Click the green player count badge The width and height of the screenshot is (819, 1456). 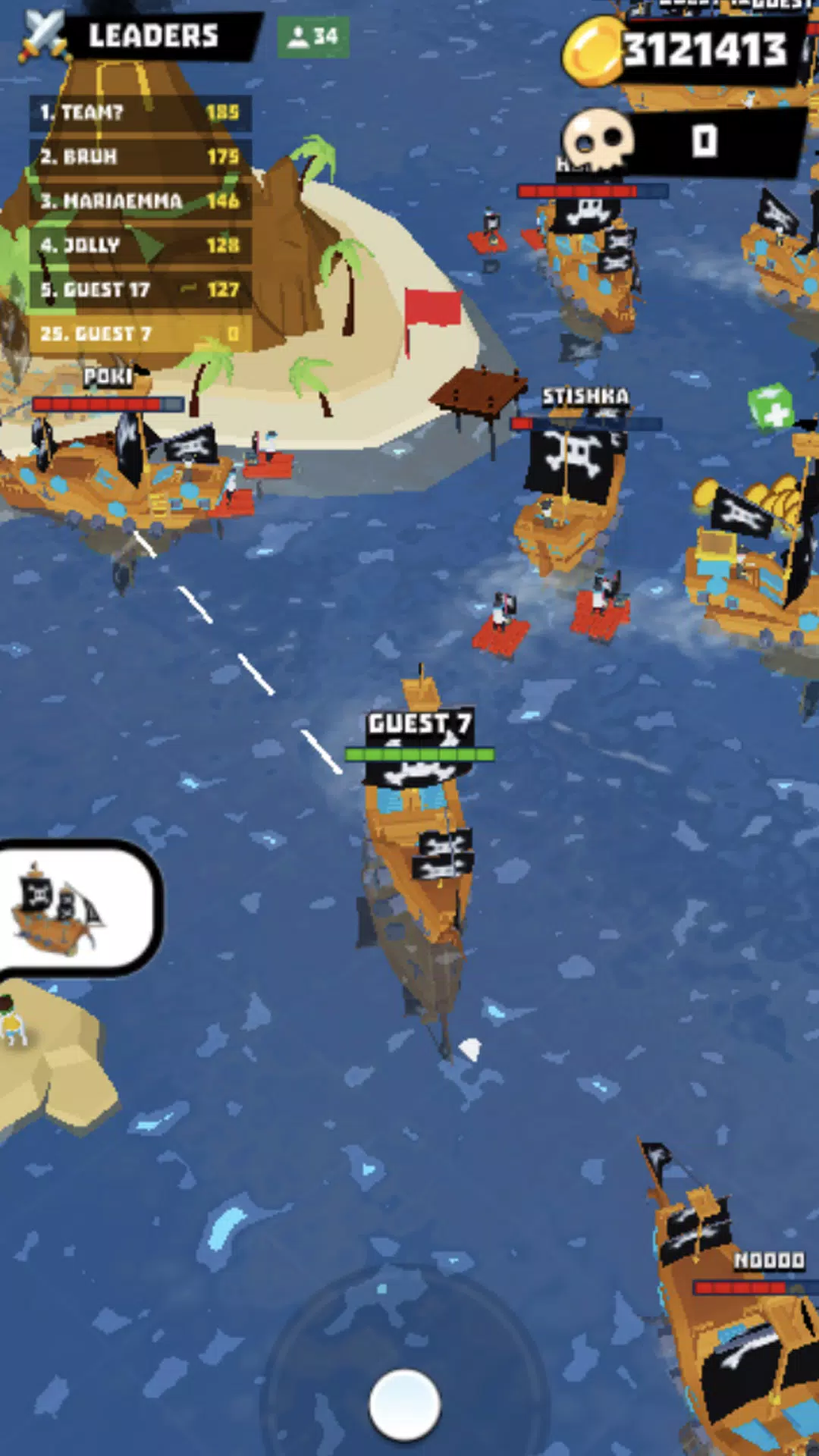(313, 36)
